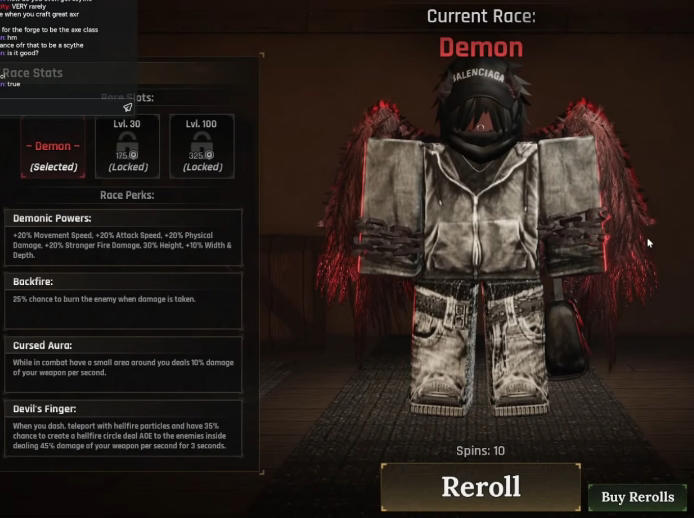Unlock the Lvl. 30 race slot
The width and height of the screenshot is (694, 518).
click(x=127, y=146)
